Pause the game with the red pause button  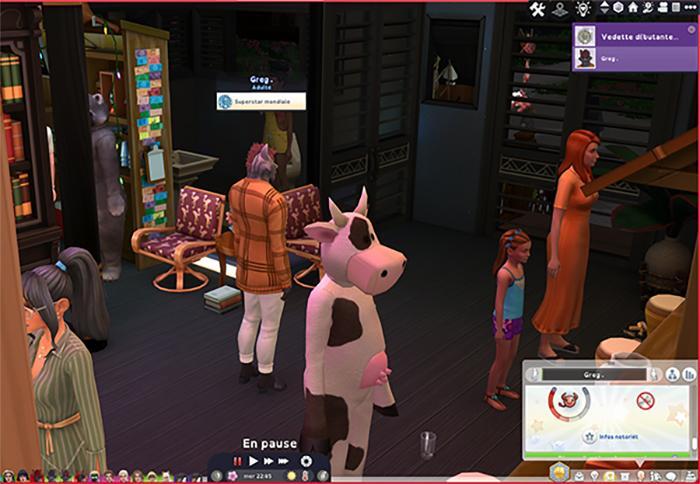tap(238, 461)
